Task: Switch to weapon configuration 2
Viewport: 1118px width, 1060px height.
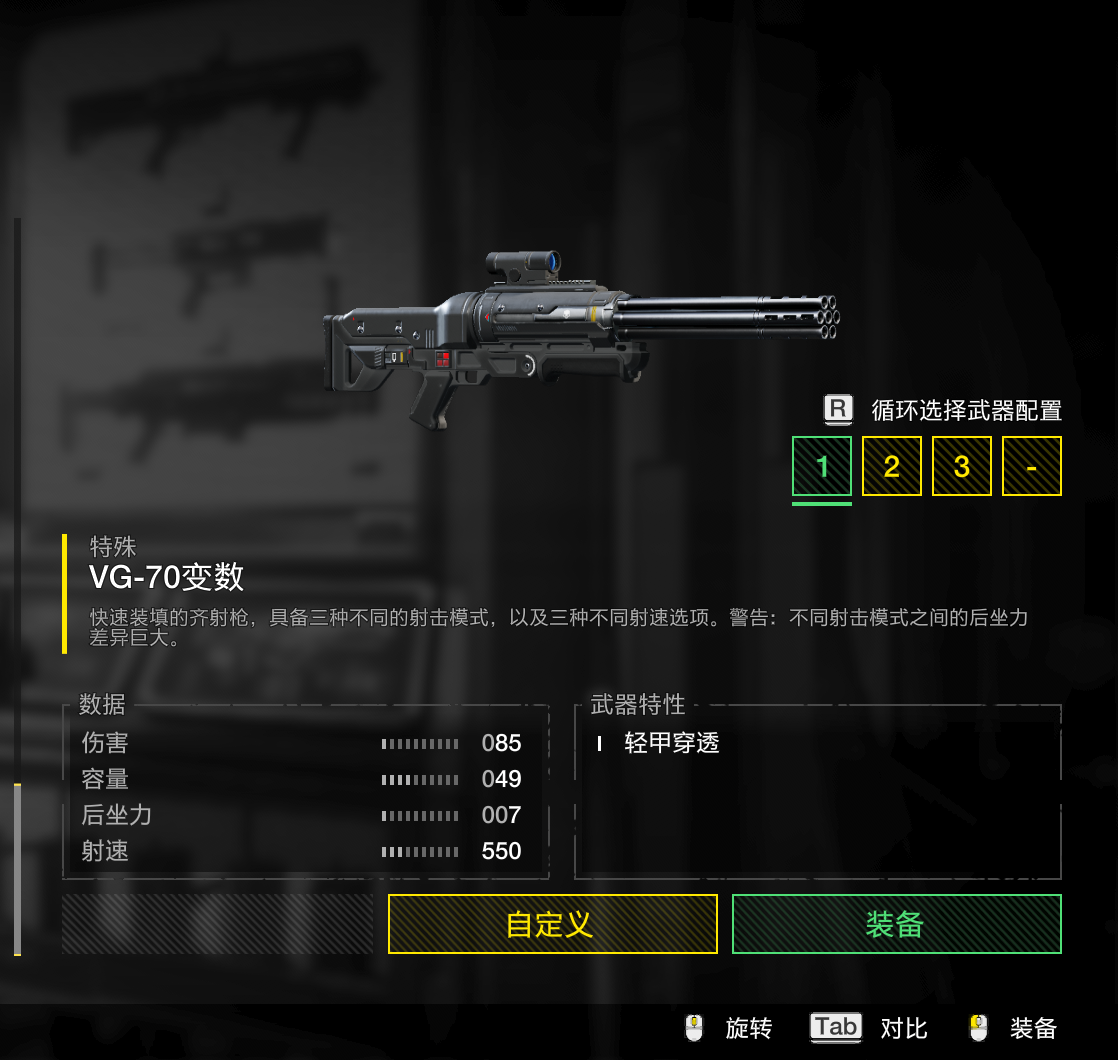Action: point(892,466)
